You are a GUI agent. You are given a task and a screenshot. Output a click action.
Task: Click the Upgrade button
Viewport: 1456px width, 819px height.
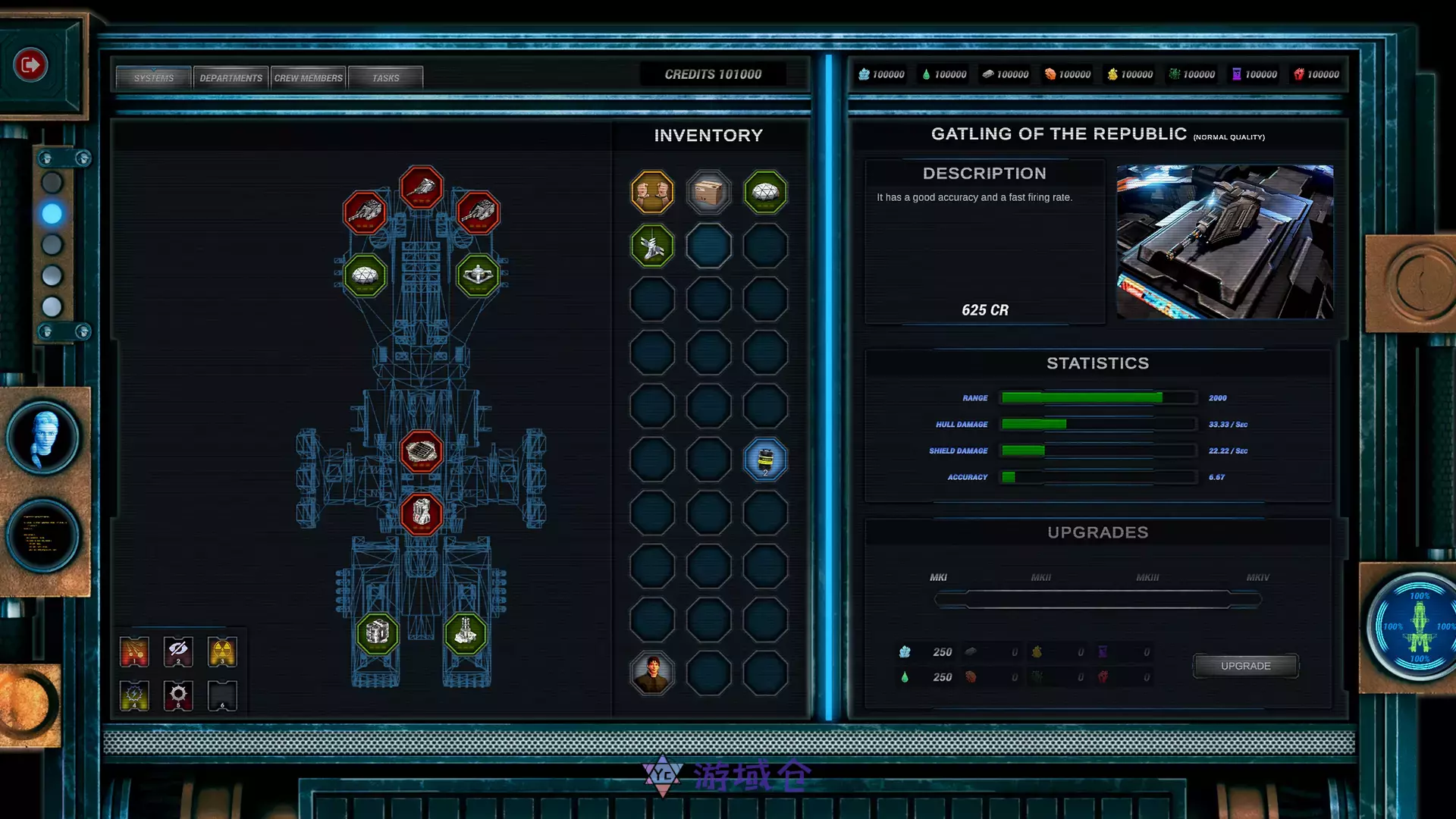pos(1245,666)
